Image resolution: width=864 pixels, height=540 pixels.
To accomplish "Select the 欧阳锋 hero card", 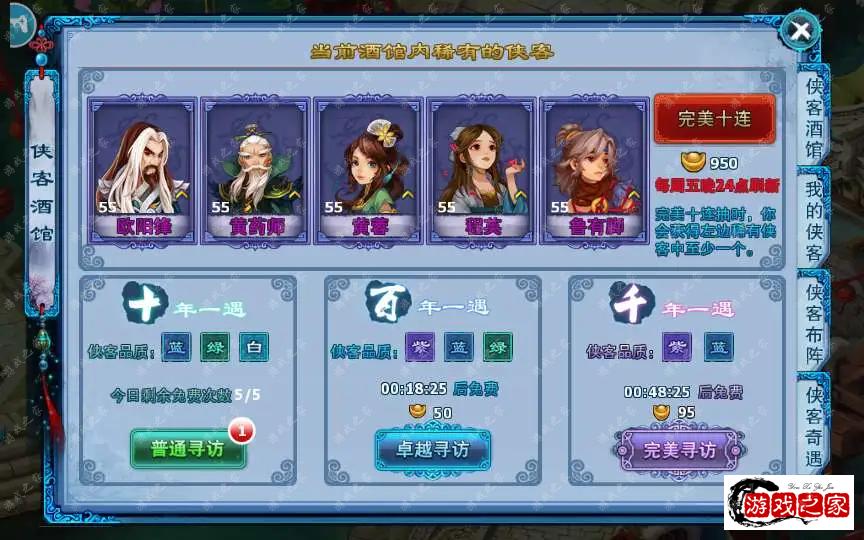I will point(142,169).
